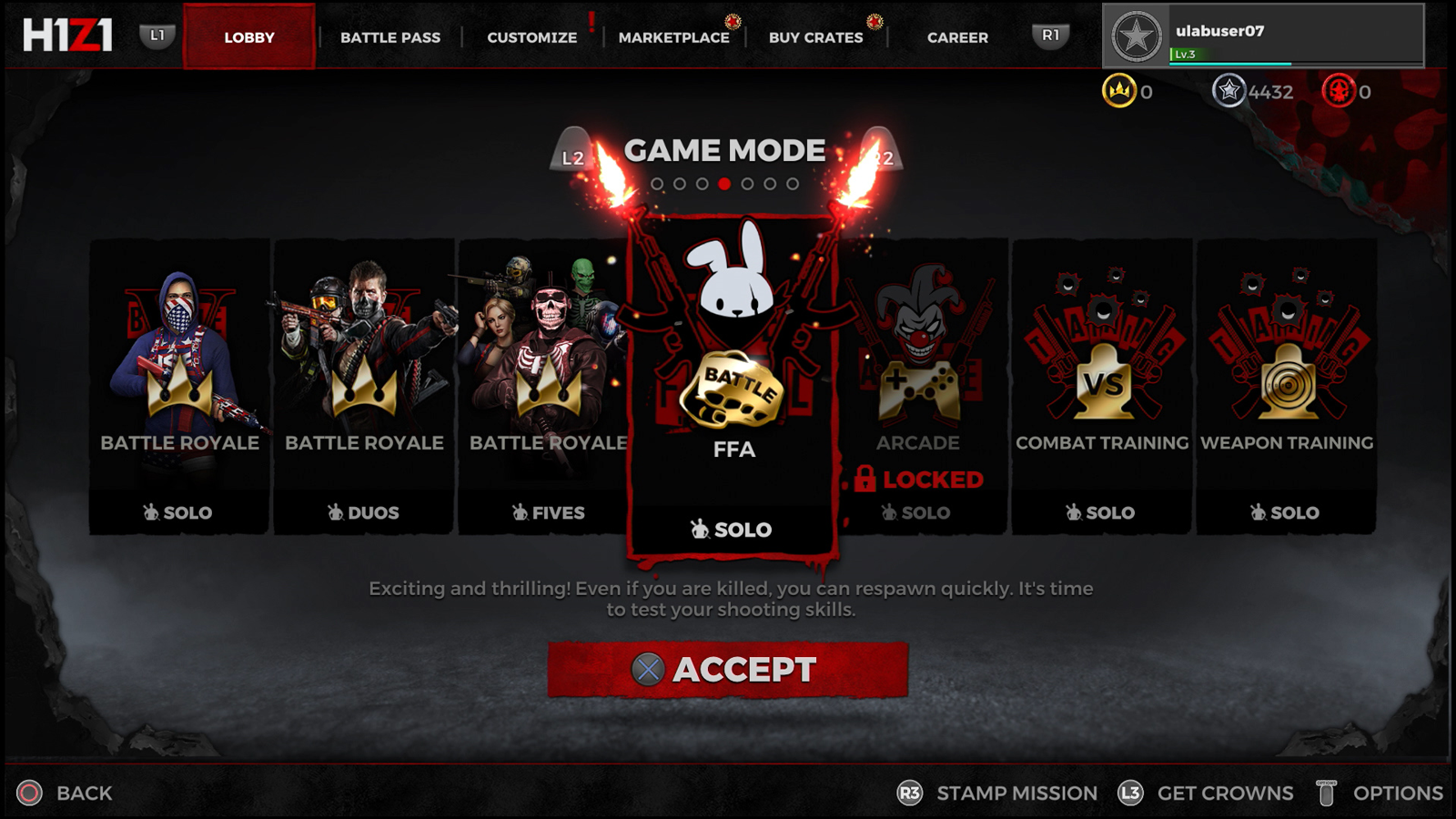Go to the Customize tab
This screenshot has width=1456, height=819.
[x=531, y=37]
